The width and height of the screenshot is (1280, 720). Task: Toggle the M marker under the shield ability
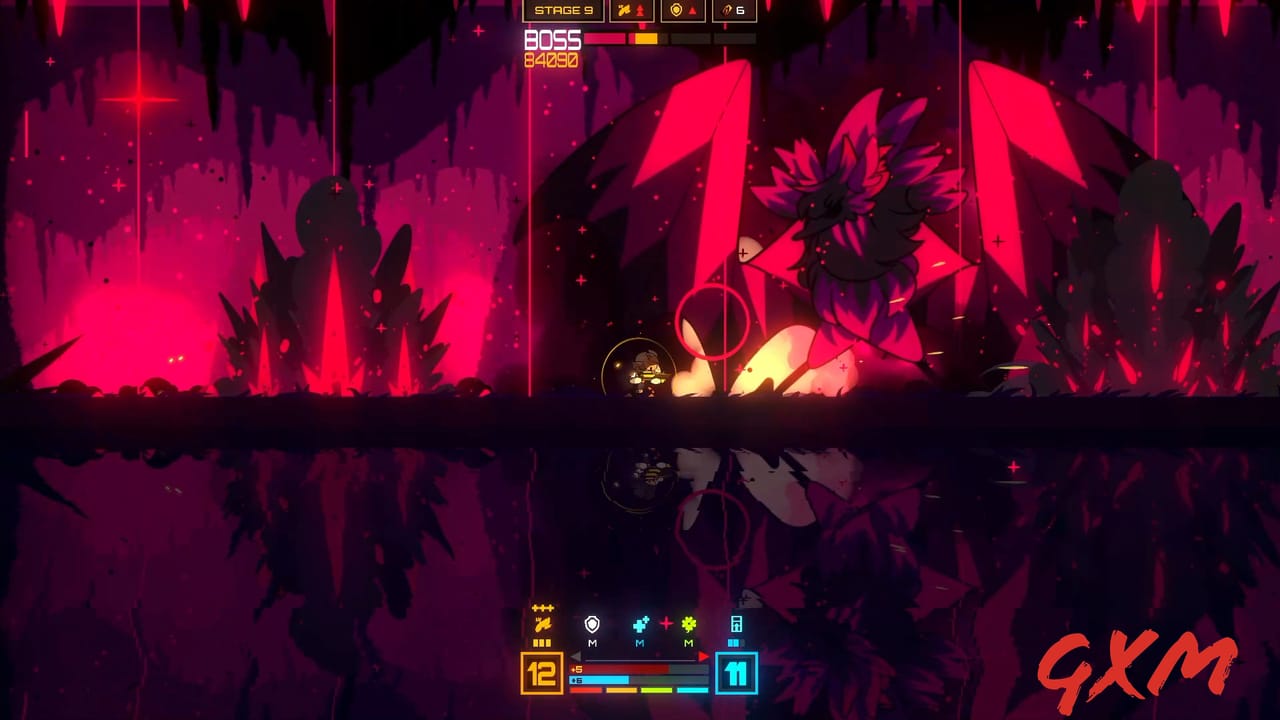click(592, 643)
